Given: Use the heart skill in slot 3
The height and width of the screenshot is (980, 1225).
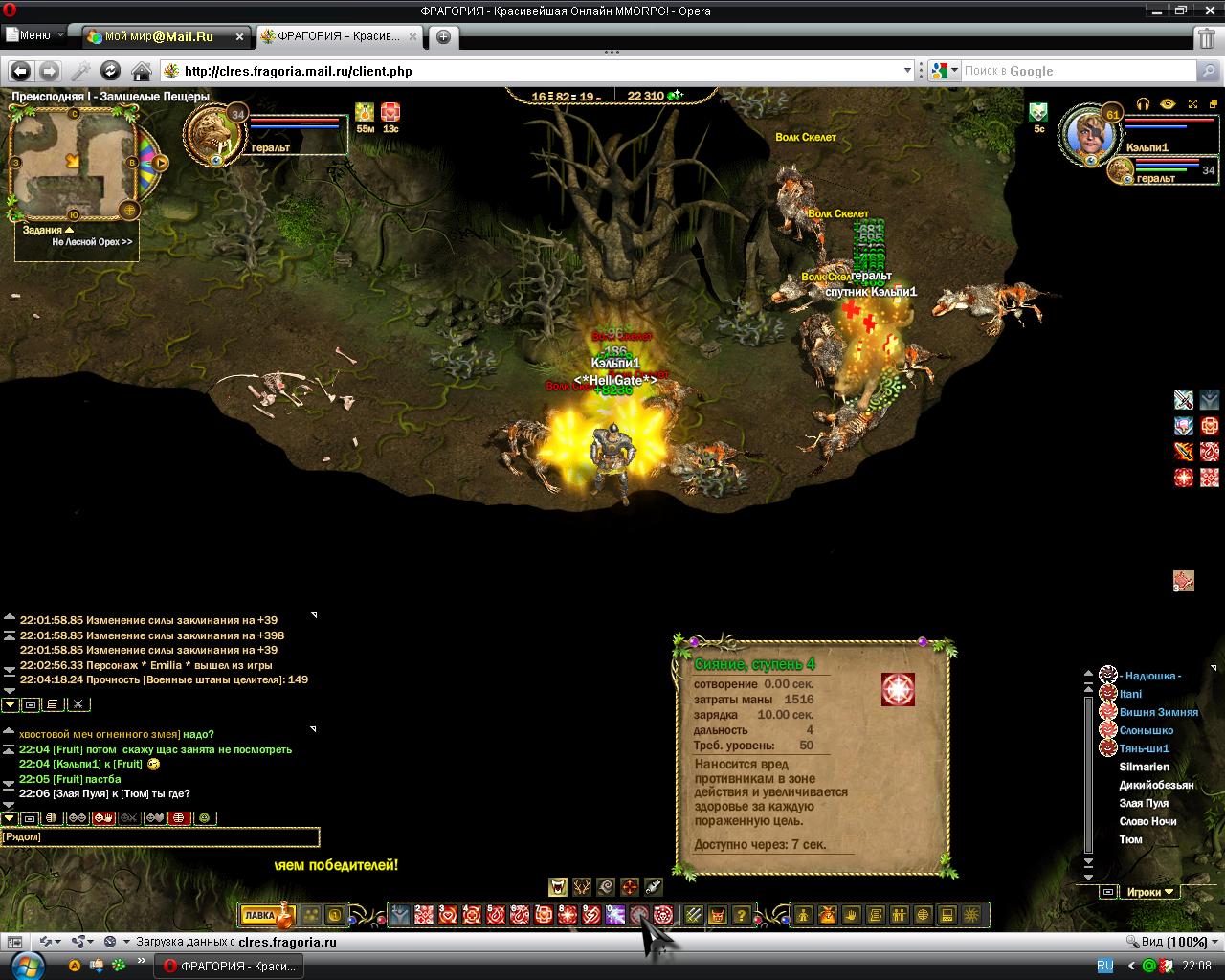Looking at the screenshot, I should [448, 915].
